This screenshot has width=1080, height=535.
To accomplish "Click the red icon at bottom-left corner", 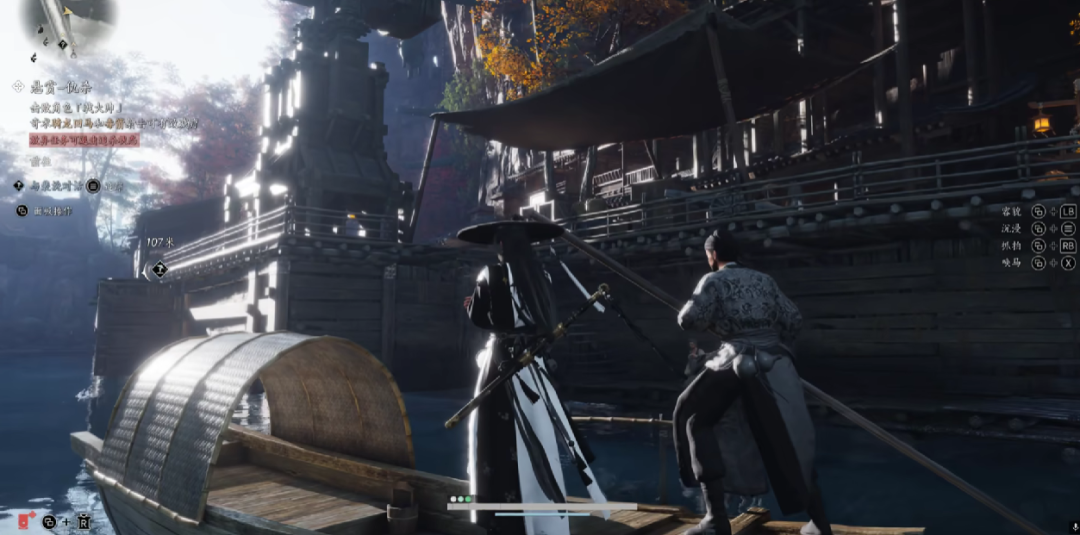I will (25, 520).
